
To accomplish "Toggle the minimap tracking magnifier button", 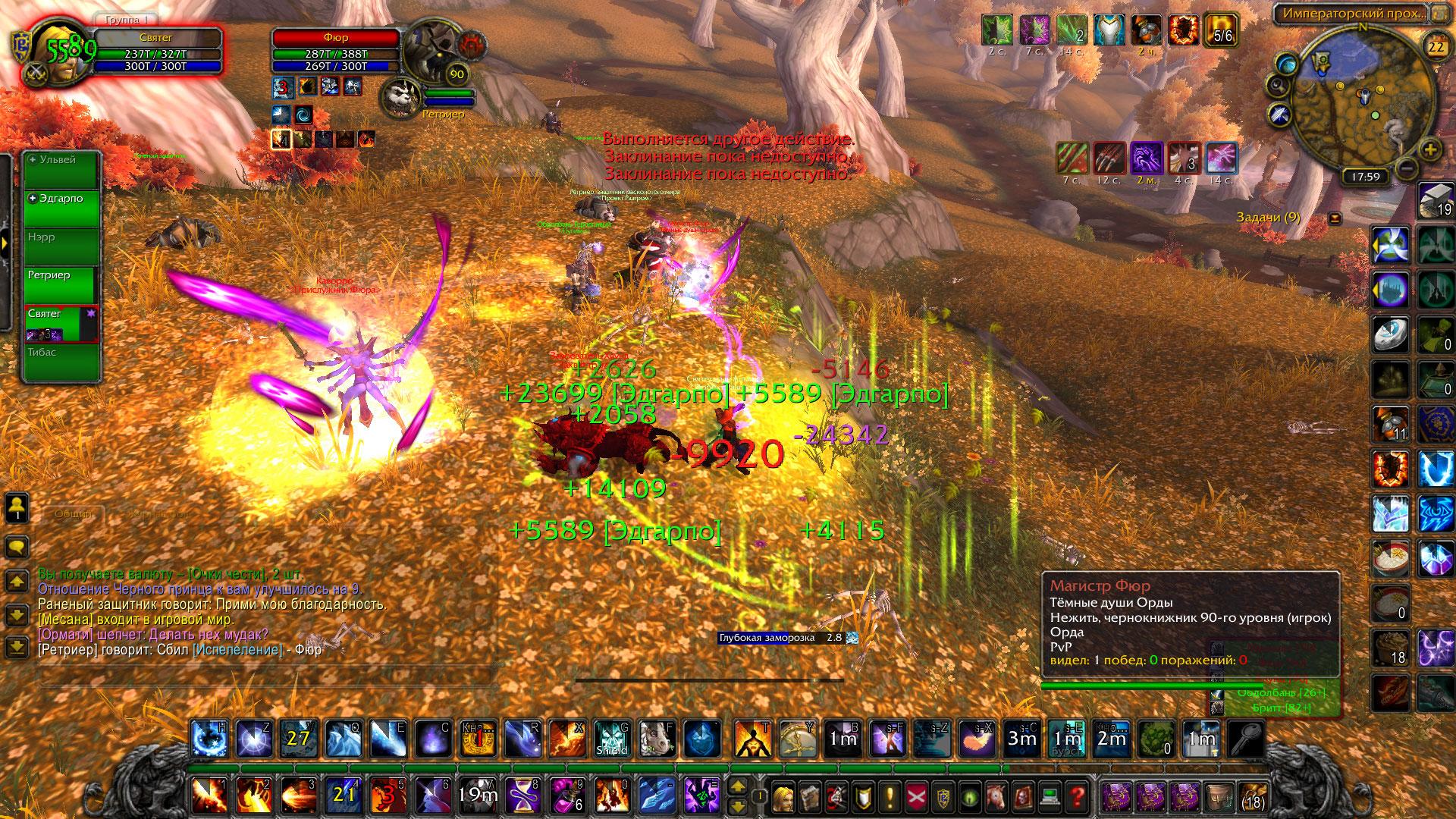I will point(1279,85).
